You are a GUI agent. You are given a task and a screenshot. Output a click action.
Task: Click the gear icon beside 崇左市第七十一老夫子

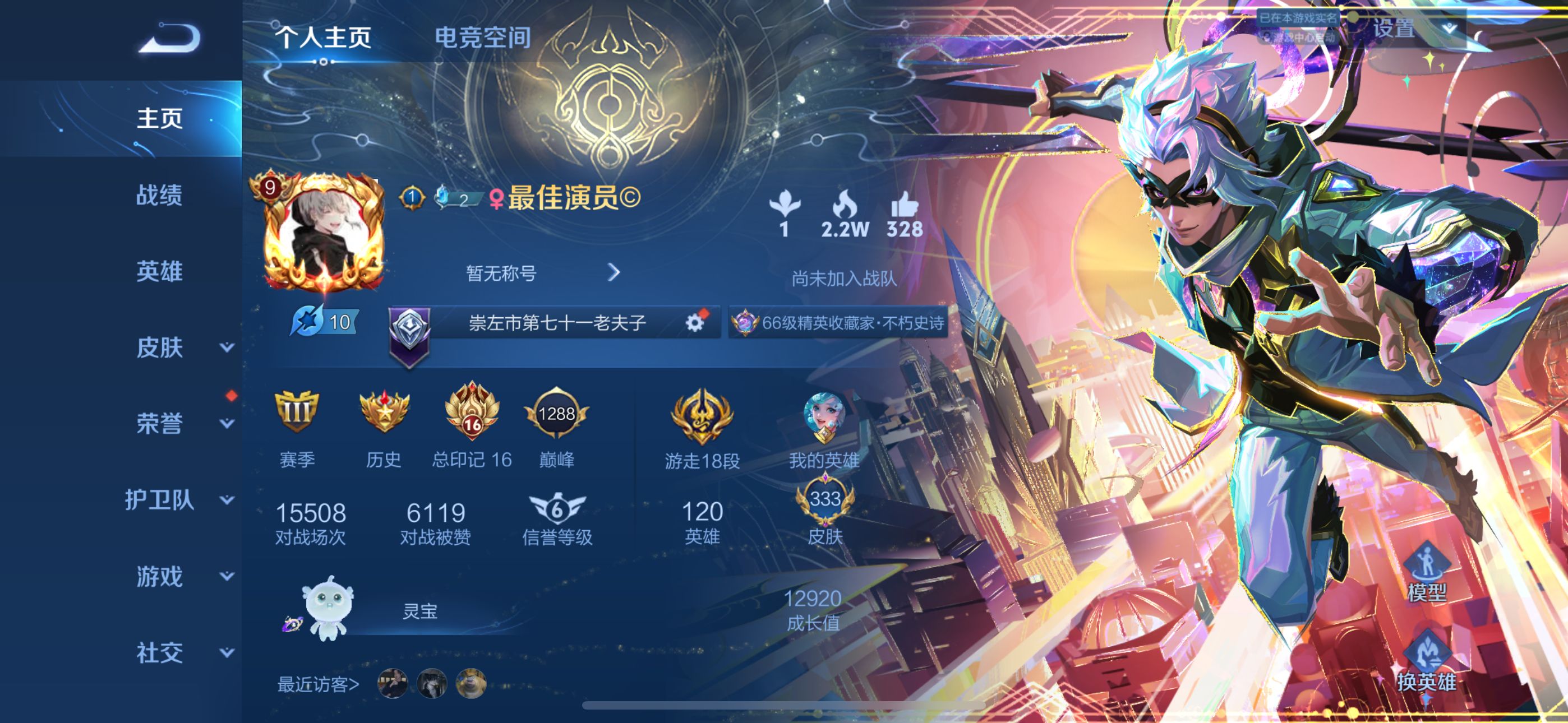[x=694, y=323]
